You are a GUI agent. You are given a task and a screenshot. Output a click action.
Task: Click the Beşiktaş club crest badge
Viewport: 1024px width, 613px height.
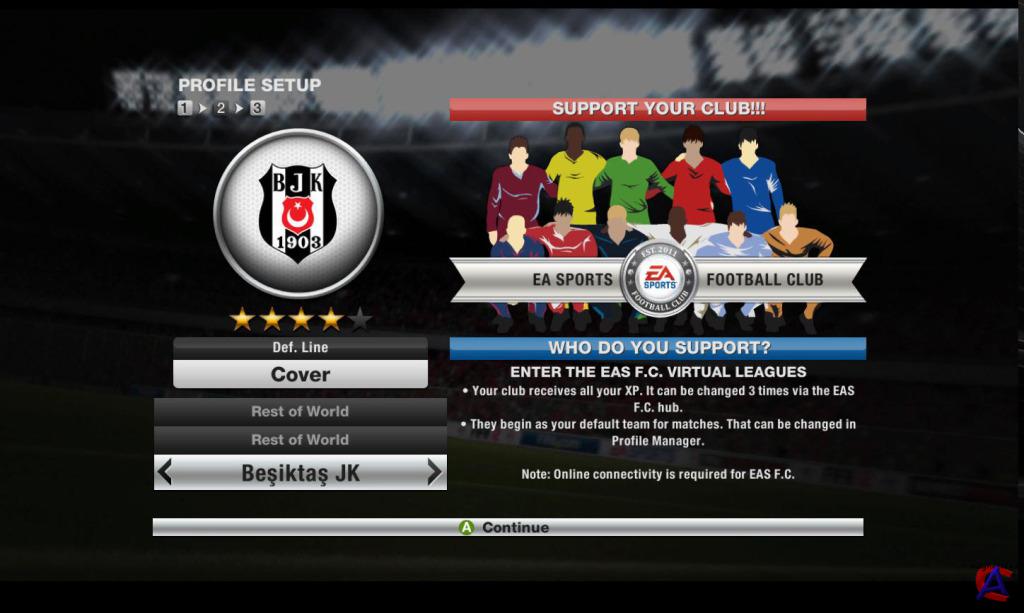tap(298, 211)
